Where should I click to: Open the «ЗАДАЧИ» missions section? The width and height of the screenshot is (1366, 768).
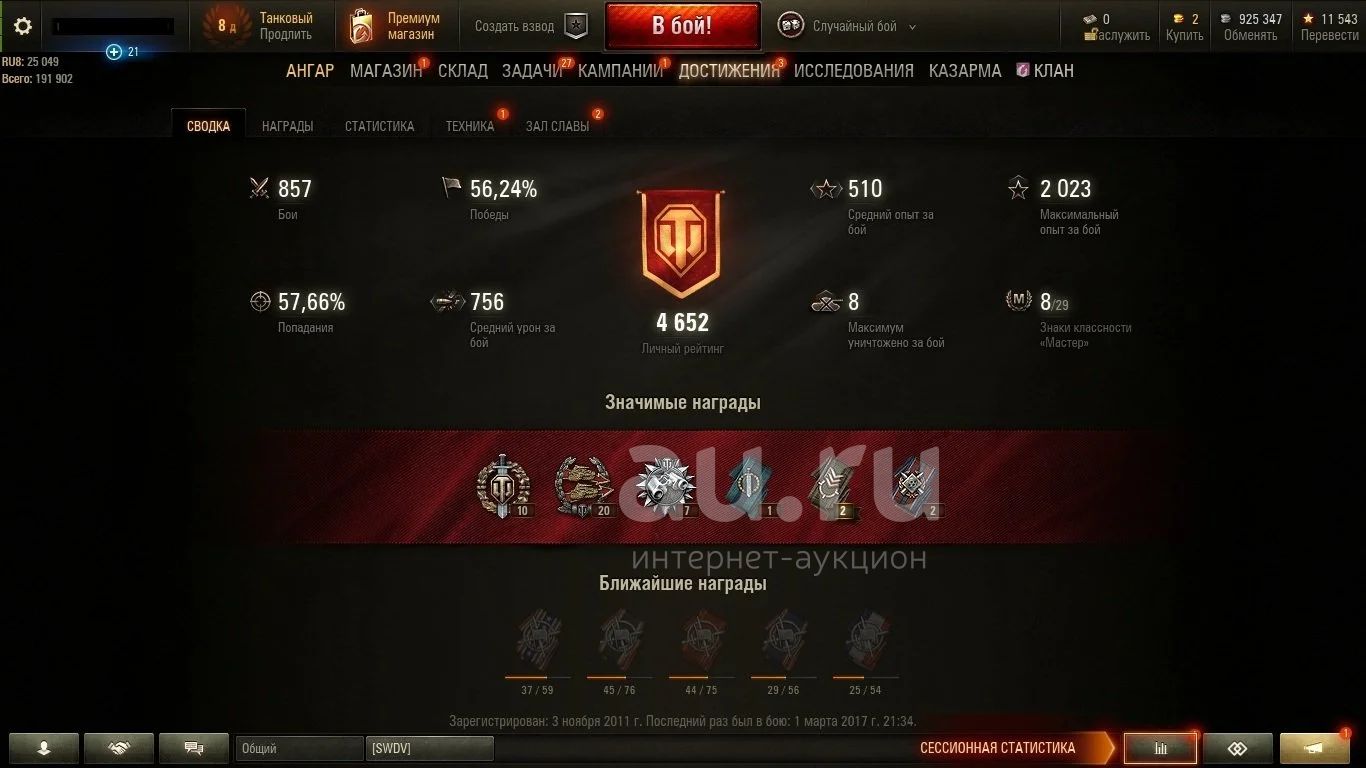click(532, 71)
